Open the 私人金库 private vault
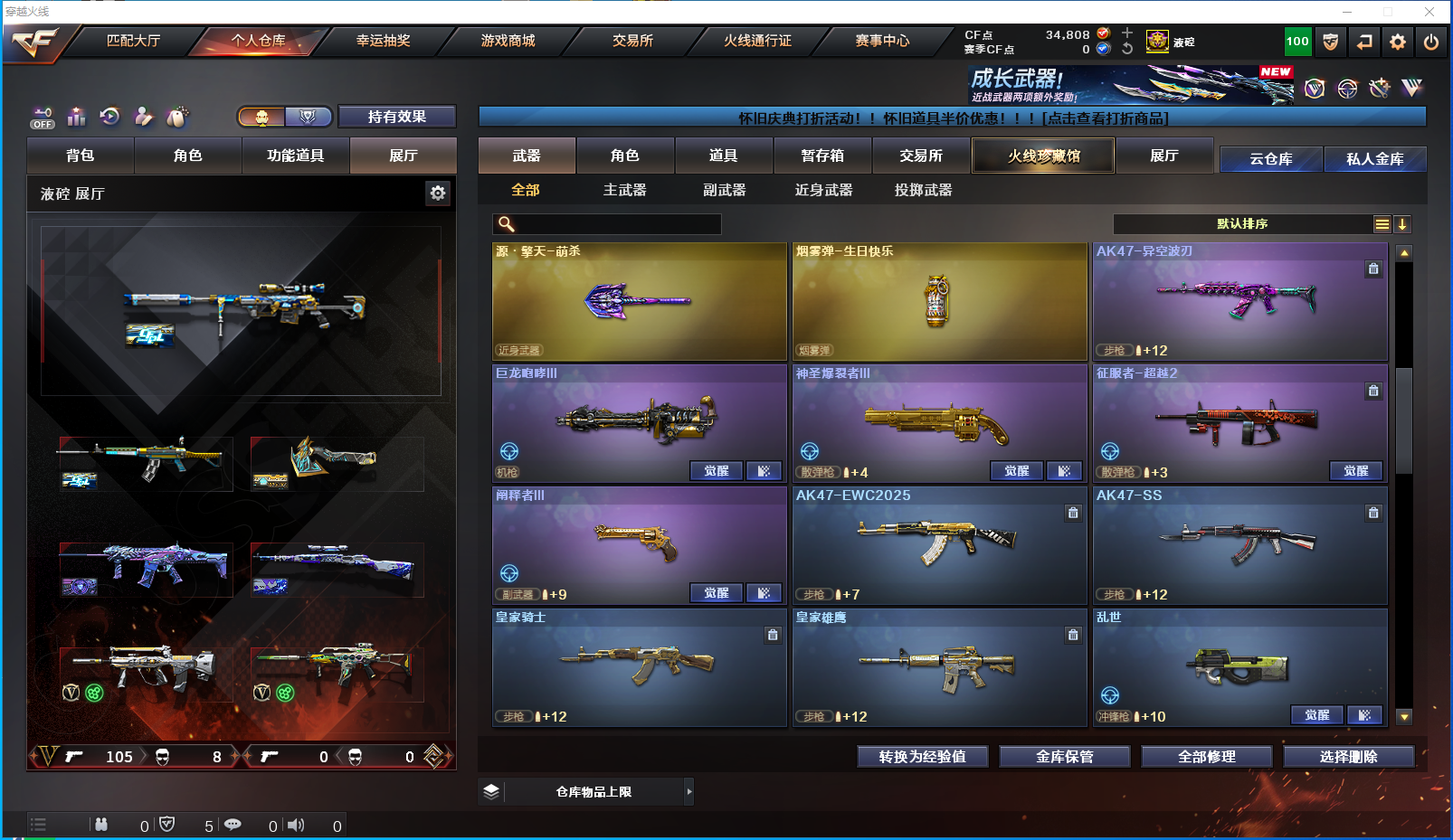This screenshot has width=1453, height=840. click(x=1374, y=159)
